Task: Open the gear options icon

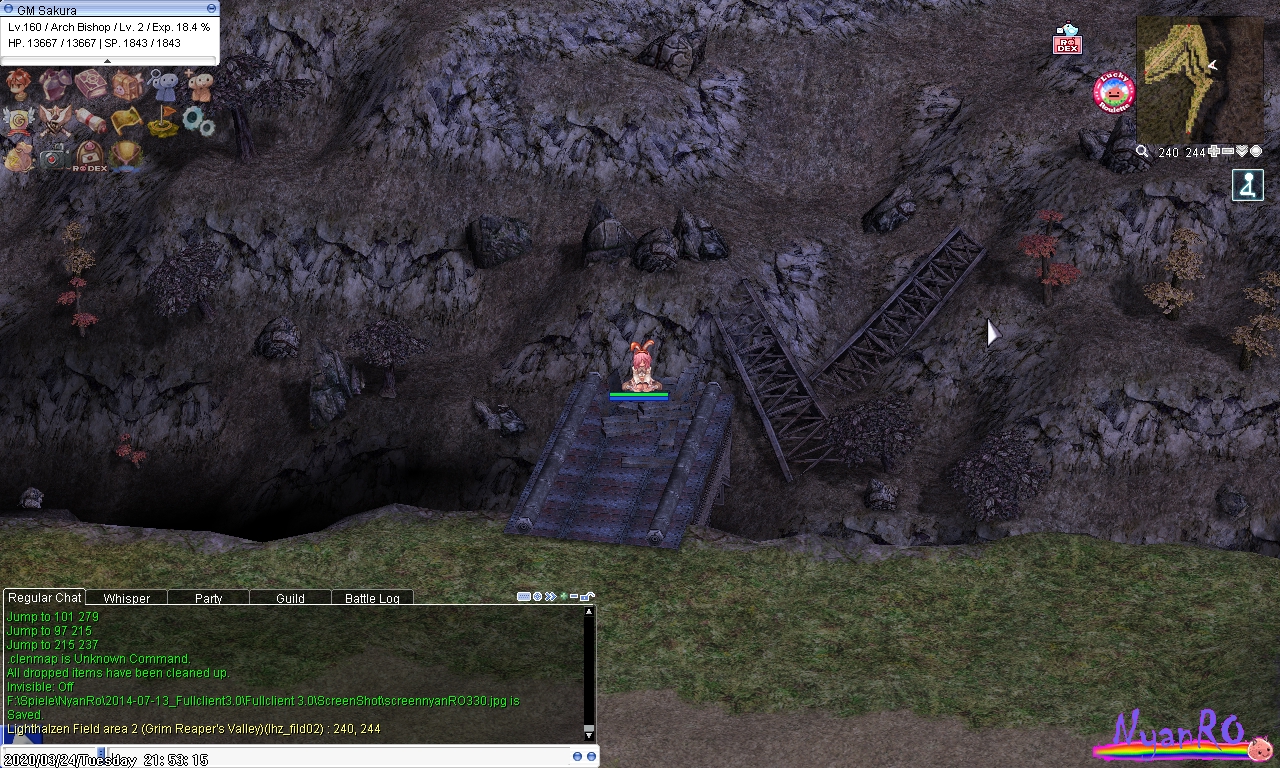Action: (x=198, y=122)
